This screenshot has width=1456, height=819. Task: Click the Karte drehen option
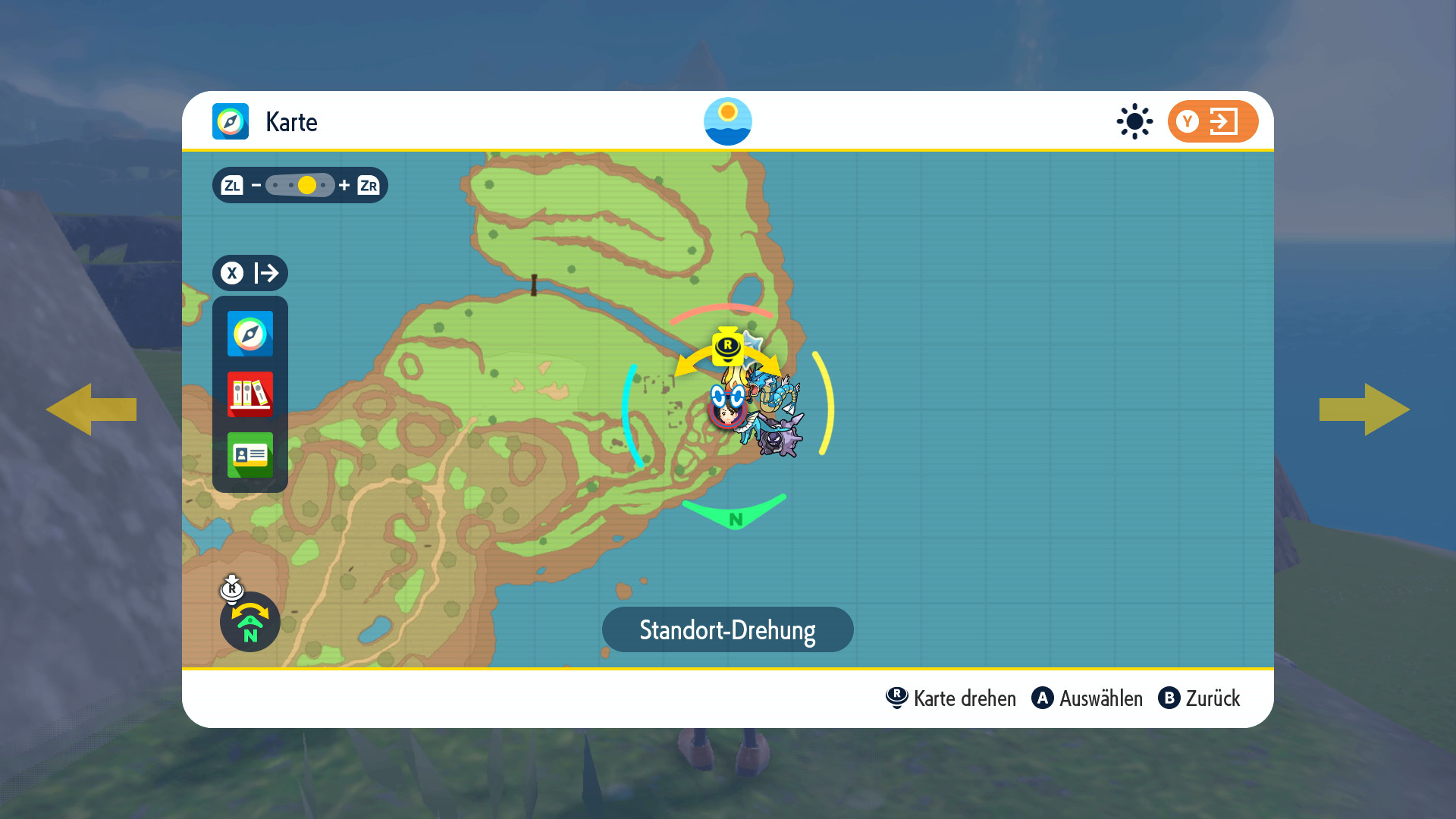pos(951,698)
